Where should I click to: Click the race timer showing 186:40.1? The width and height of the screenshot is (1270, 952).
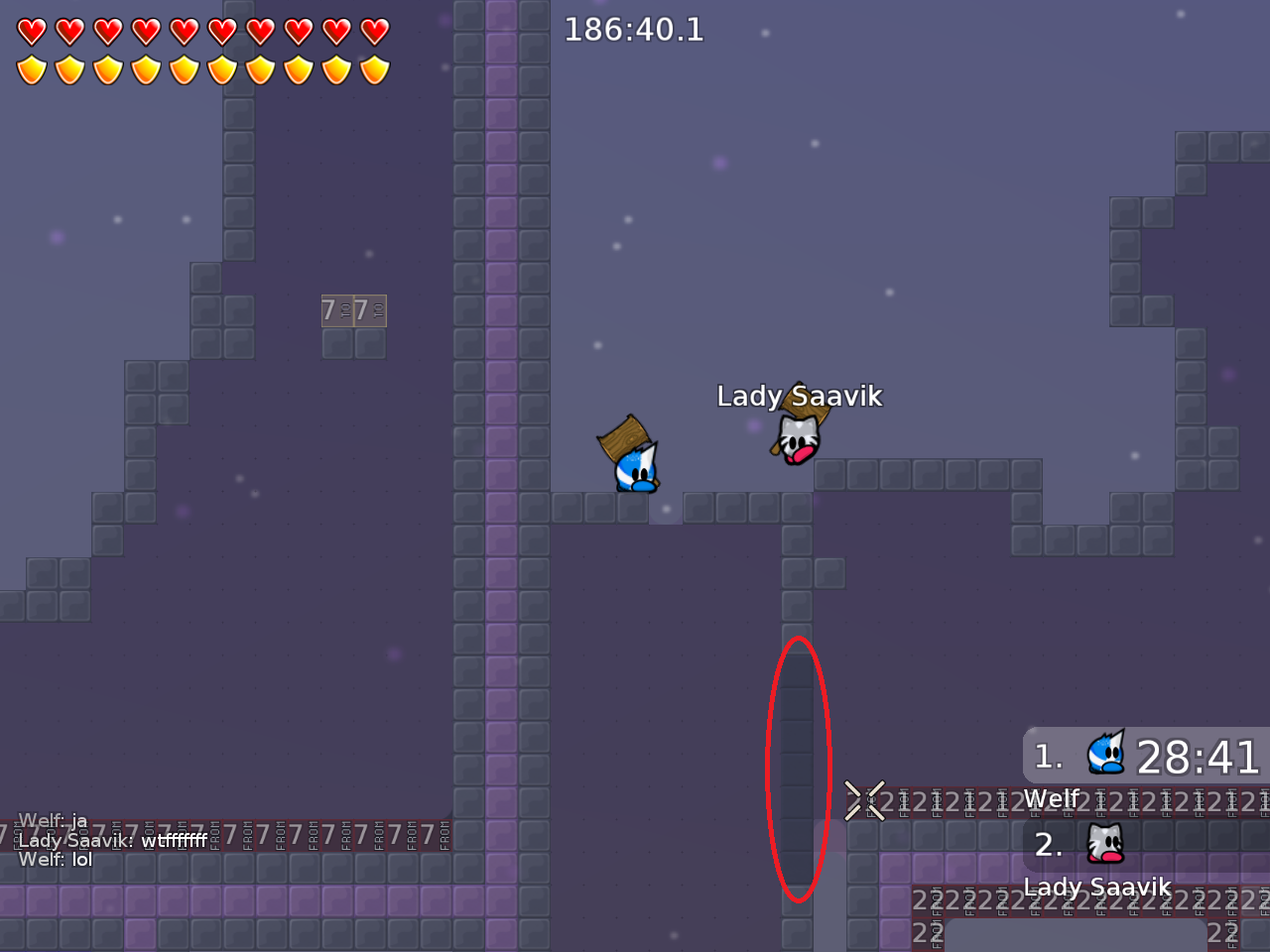634,30
